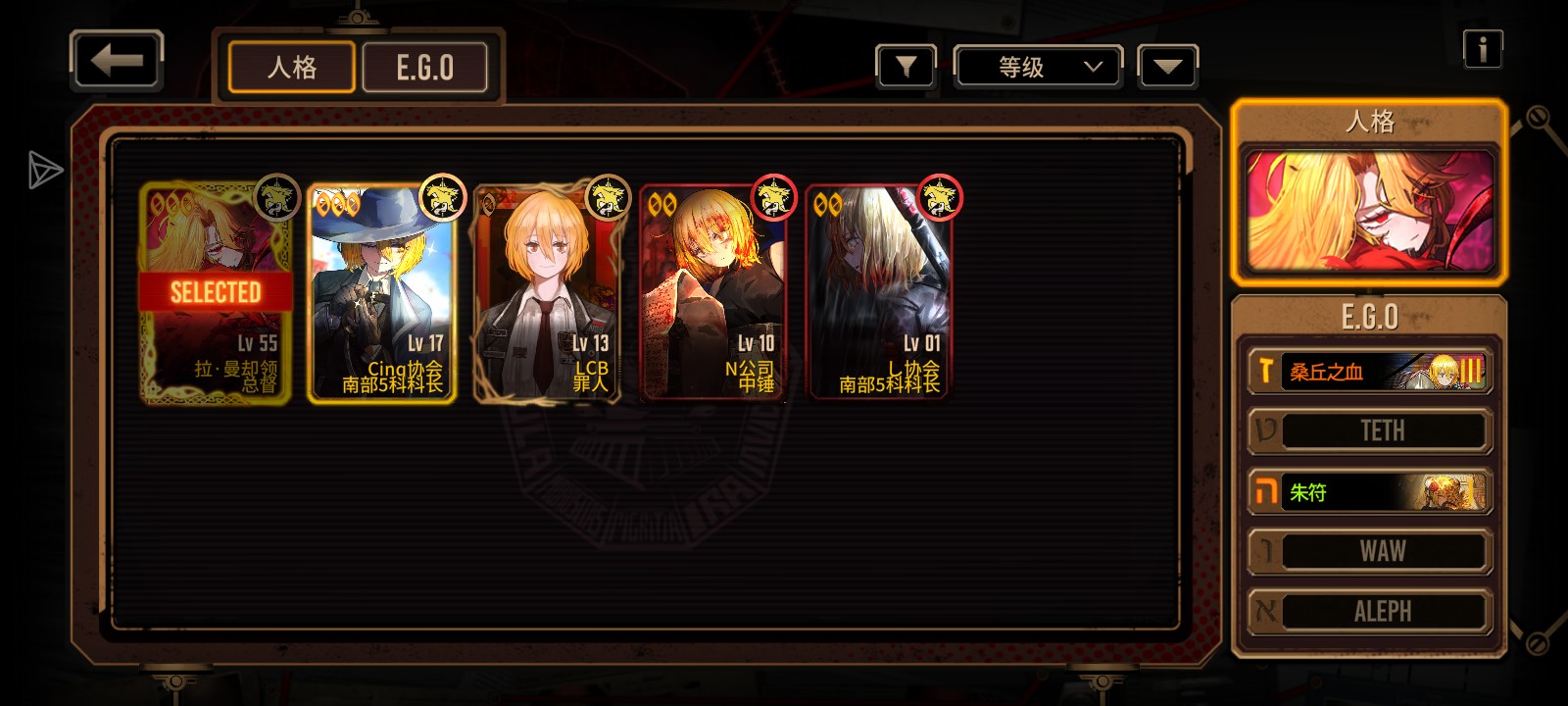1568x706 pixels.
Task: Select the Lv 55 拉·曼却领总督 identity card
Action: [216, 294]
